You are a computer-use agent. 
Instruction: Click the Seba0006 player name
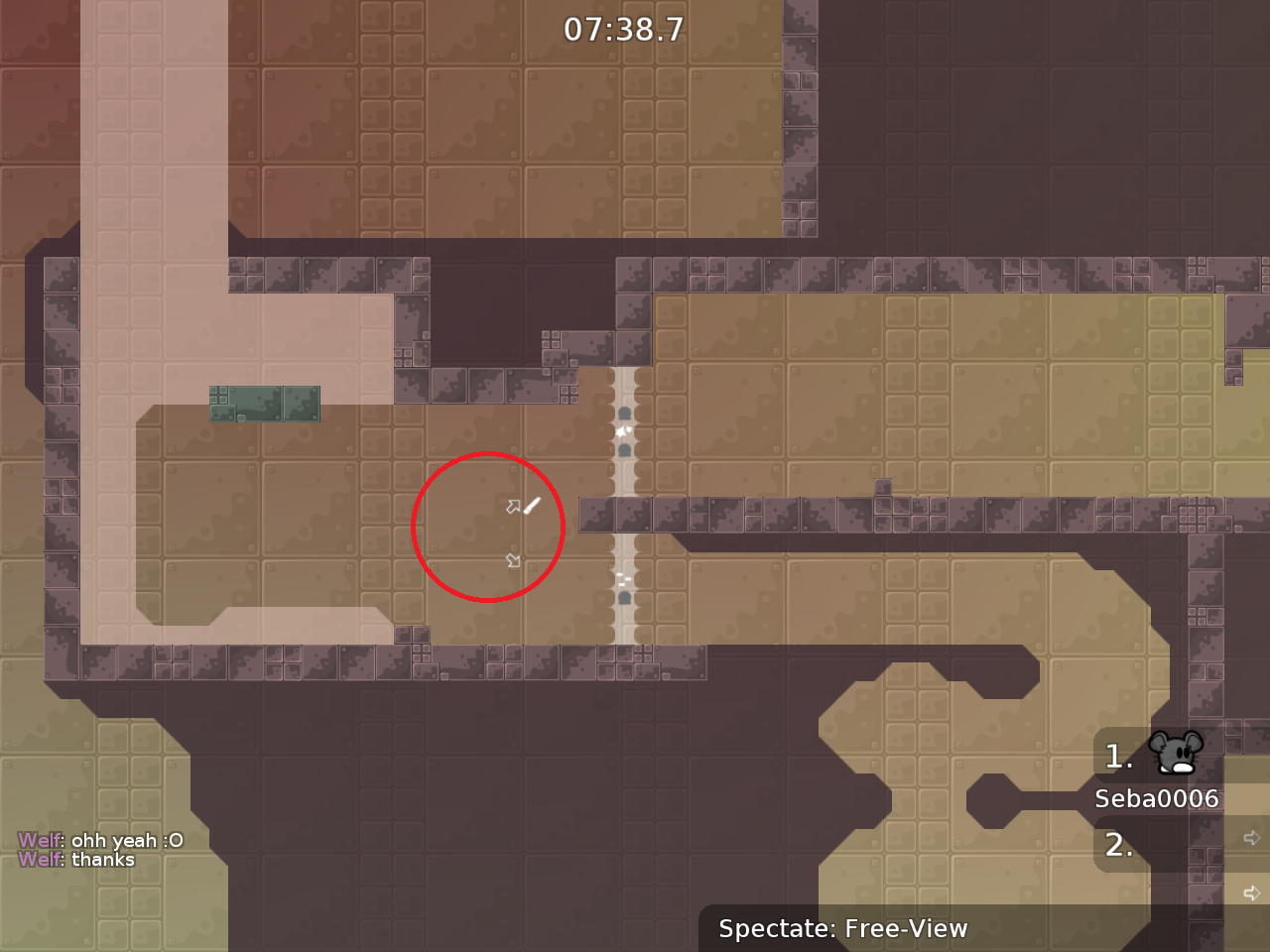coord(1157,798)
